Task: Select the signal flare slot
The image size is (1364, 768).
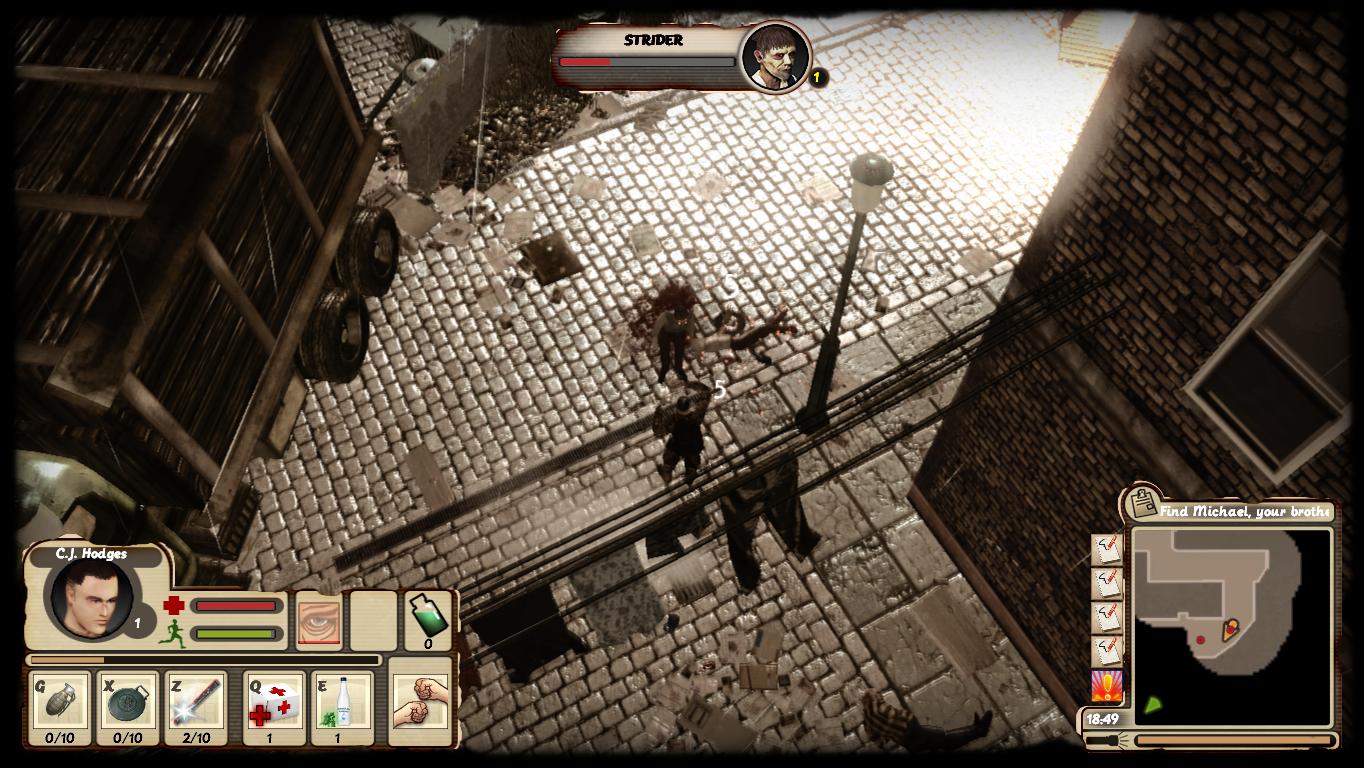Action: click(x=196, y=707)
